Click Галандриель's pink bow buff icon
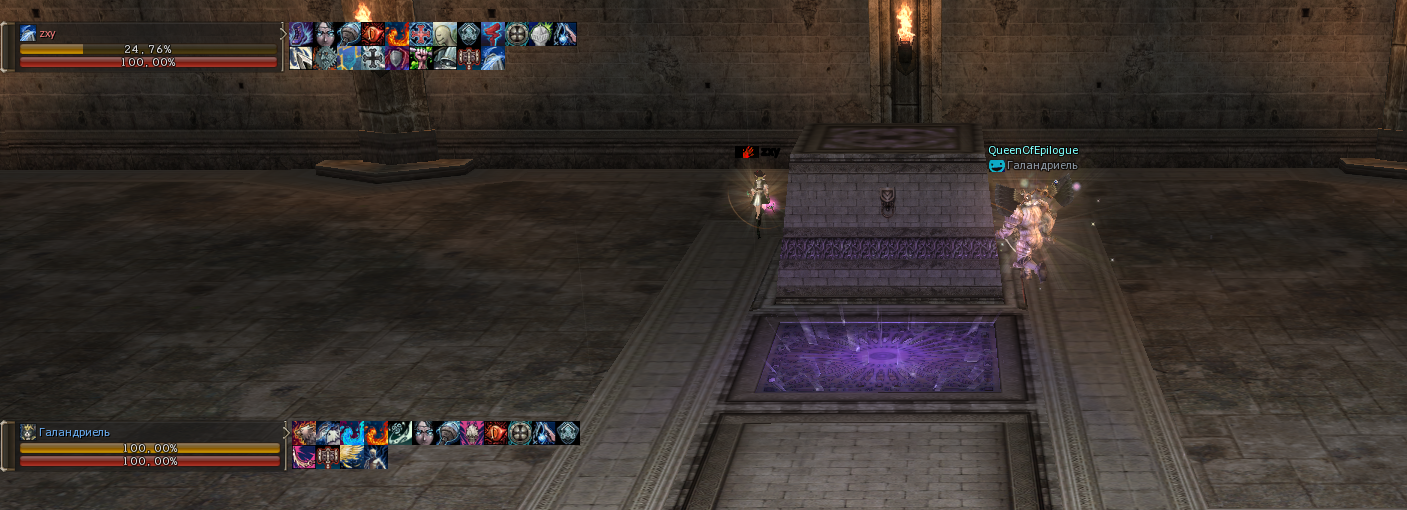1407x510 pixels. (x=304, y=457)
